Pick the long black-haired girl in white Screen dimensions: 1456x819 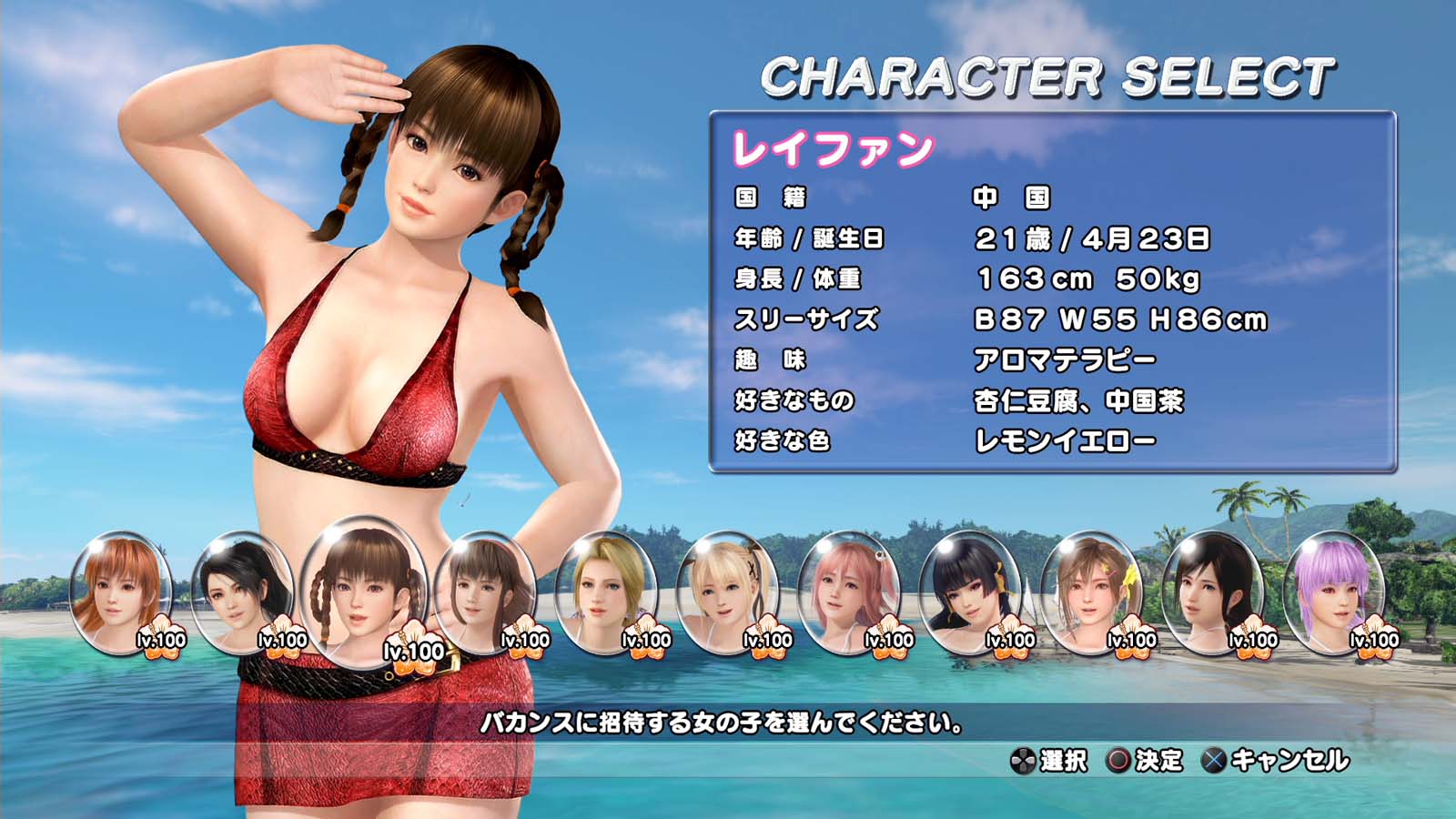(1212, 591)
